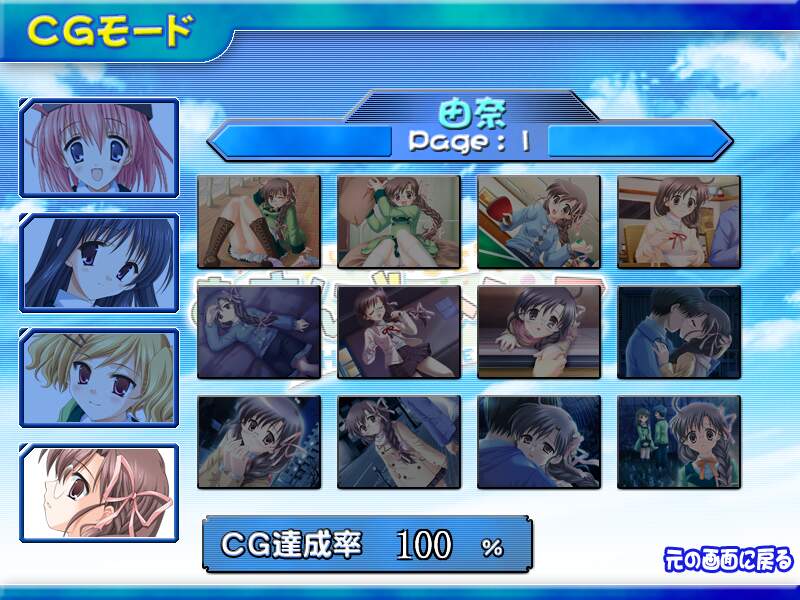The width and height of the screenshot is (800, 600).
Task: Open the CG of boy embracing the girl from behind
Action: [539, 442]
